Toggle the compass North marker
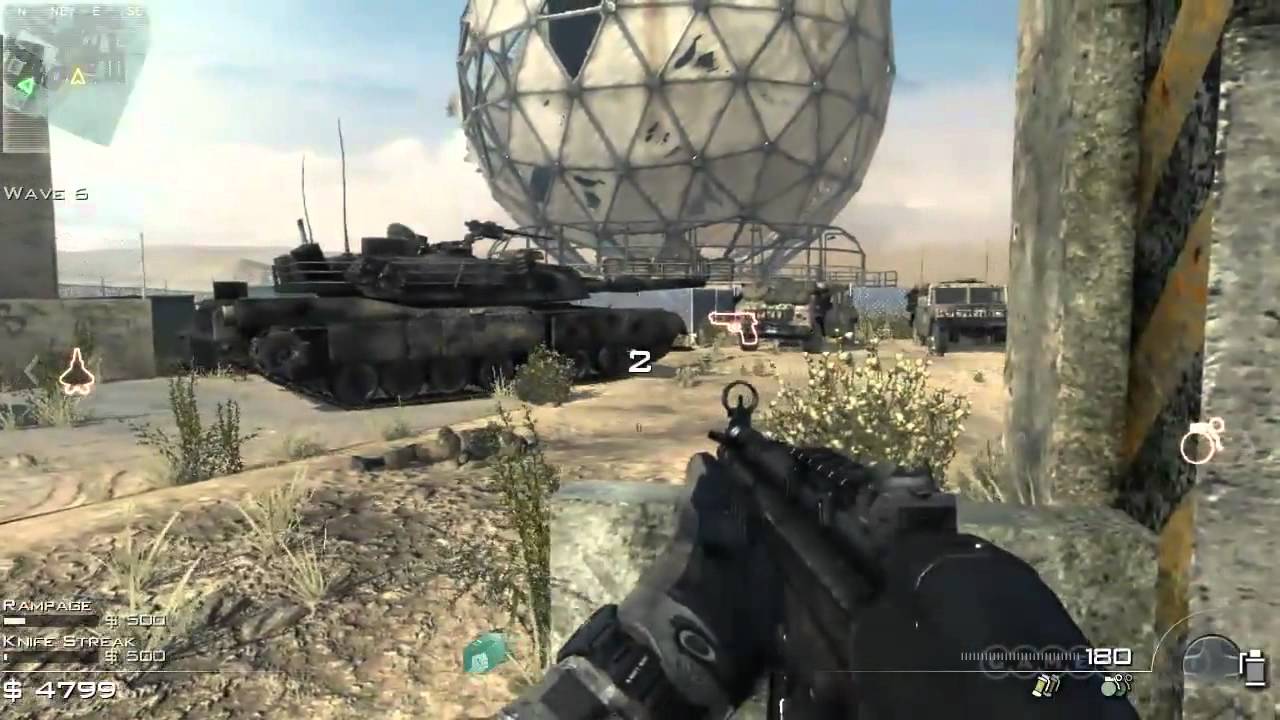 coord(21,10)
